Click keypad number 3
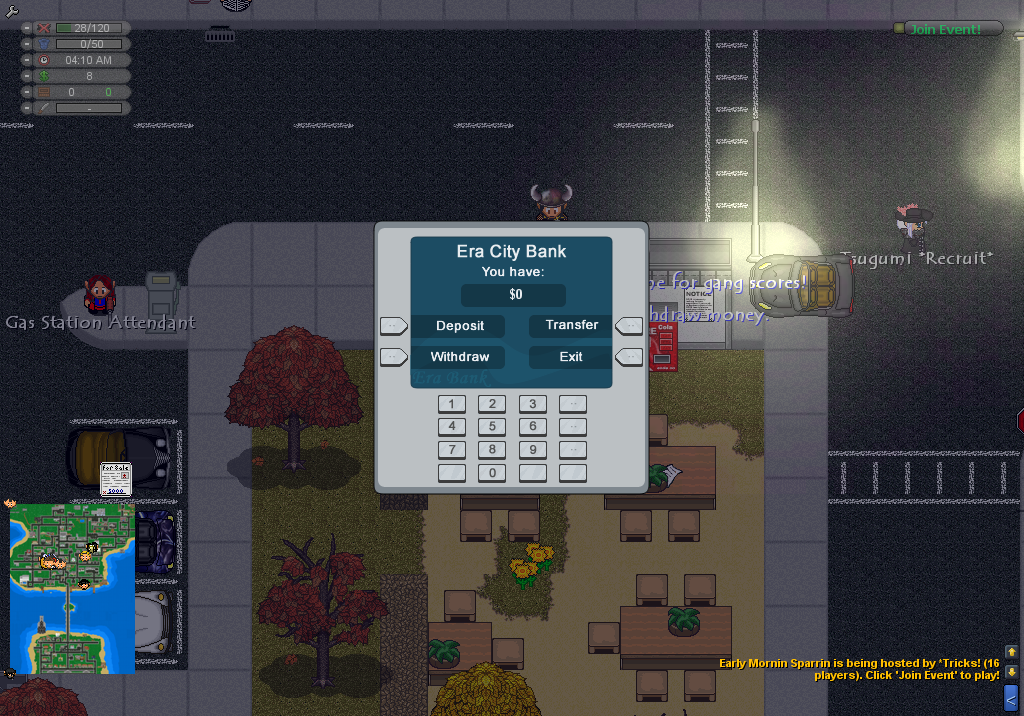The image size is (1024, 716). pos(533,404)
